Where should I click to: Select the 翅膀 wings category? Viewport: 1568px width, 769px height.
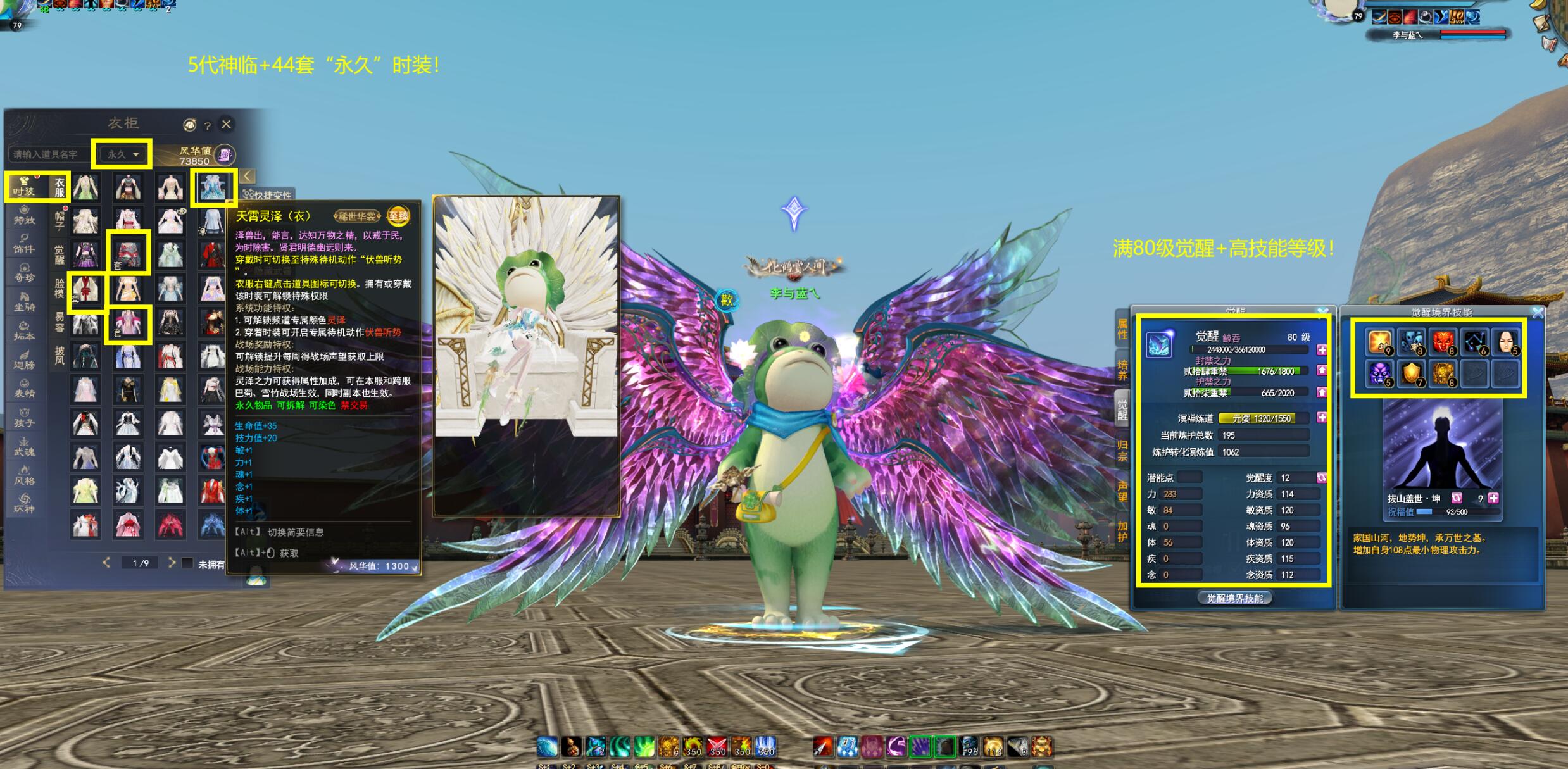click(x=25, y=359)
